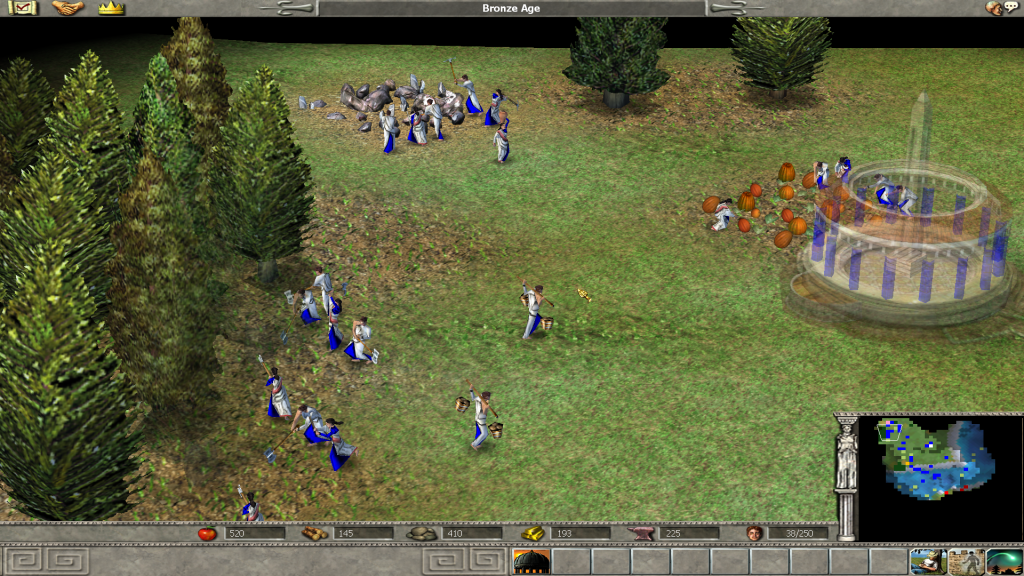Click the green aurora landscape icon

[1004, 562]
